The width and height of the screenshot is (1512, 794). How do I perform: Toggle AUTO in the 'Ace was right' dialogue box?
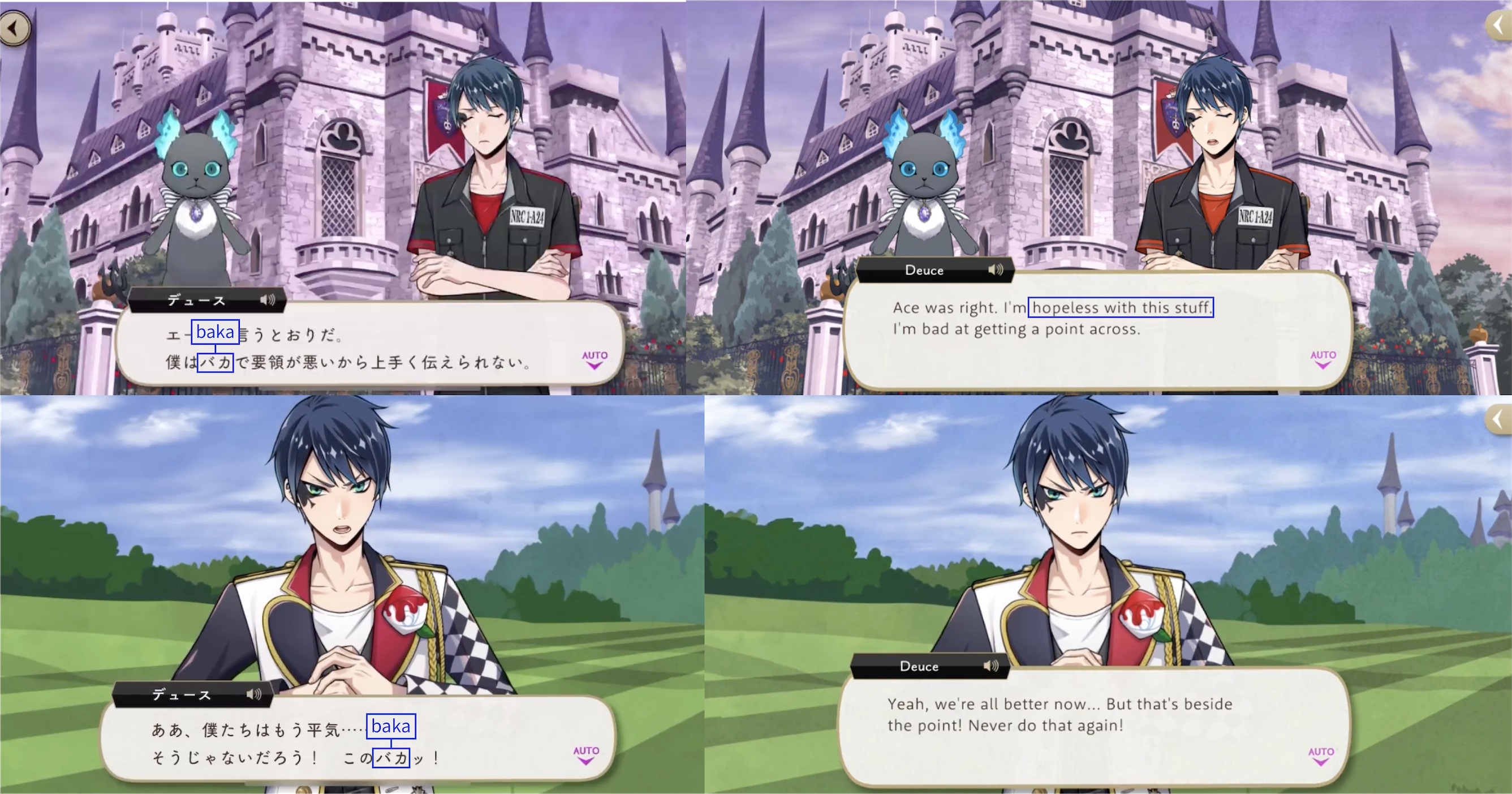[x=1323, y=359]
